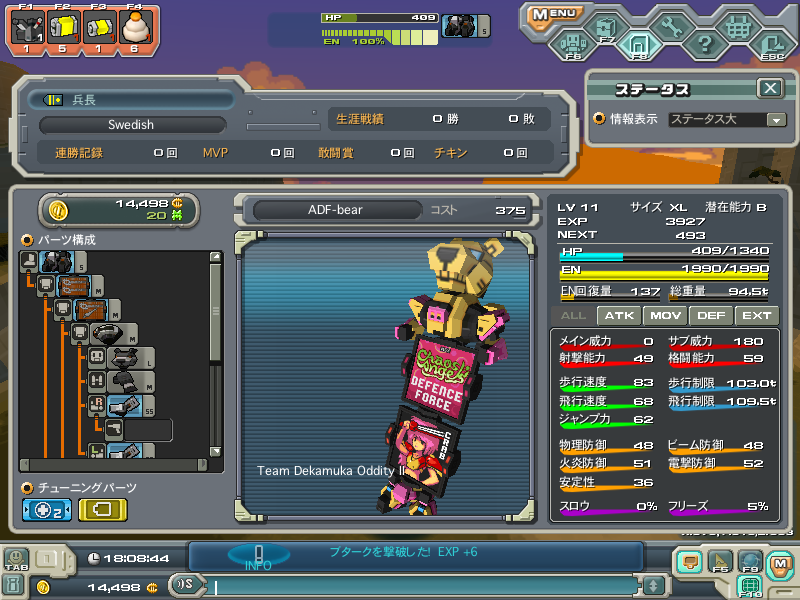
Task: Select the yellow tuning part slot
Action: click(x=103, y=509)
